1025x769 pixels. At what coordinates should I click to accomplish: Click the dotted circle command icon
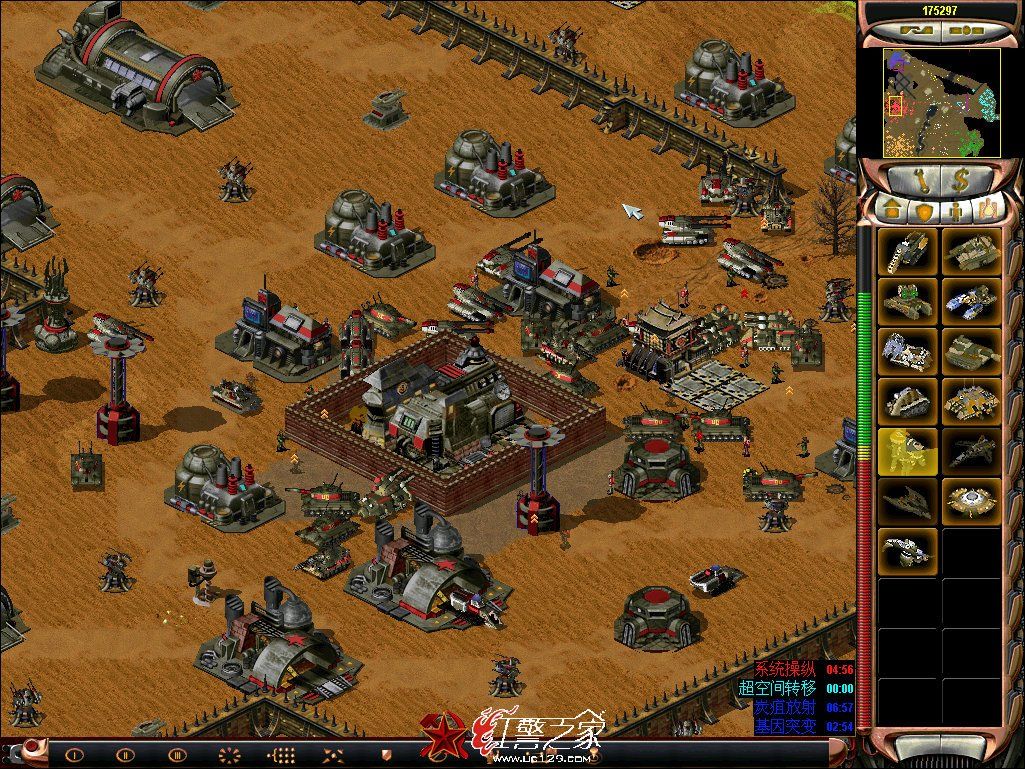pyautogui.click(x=231, y=755)
